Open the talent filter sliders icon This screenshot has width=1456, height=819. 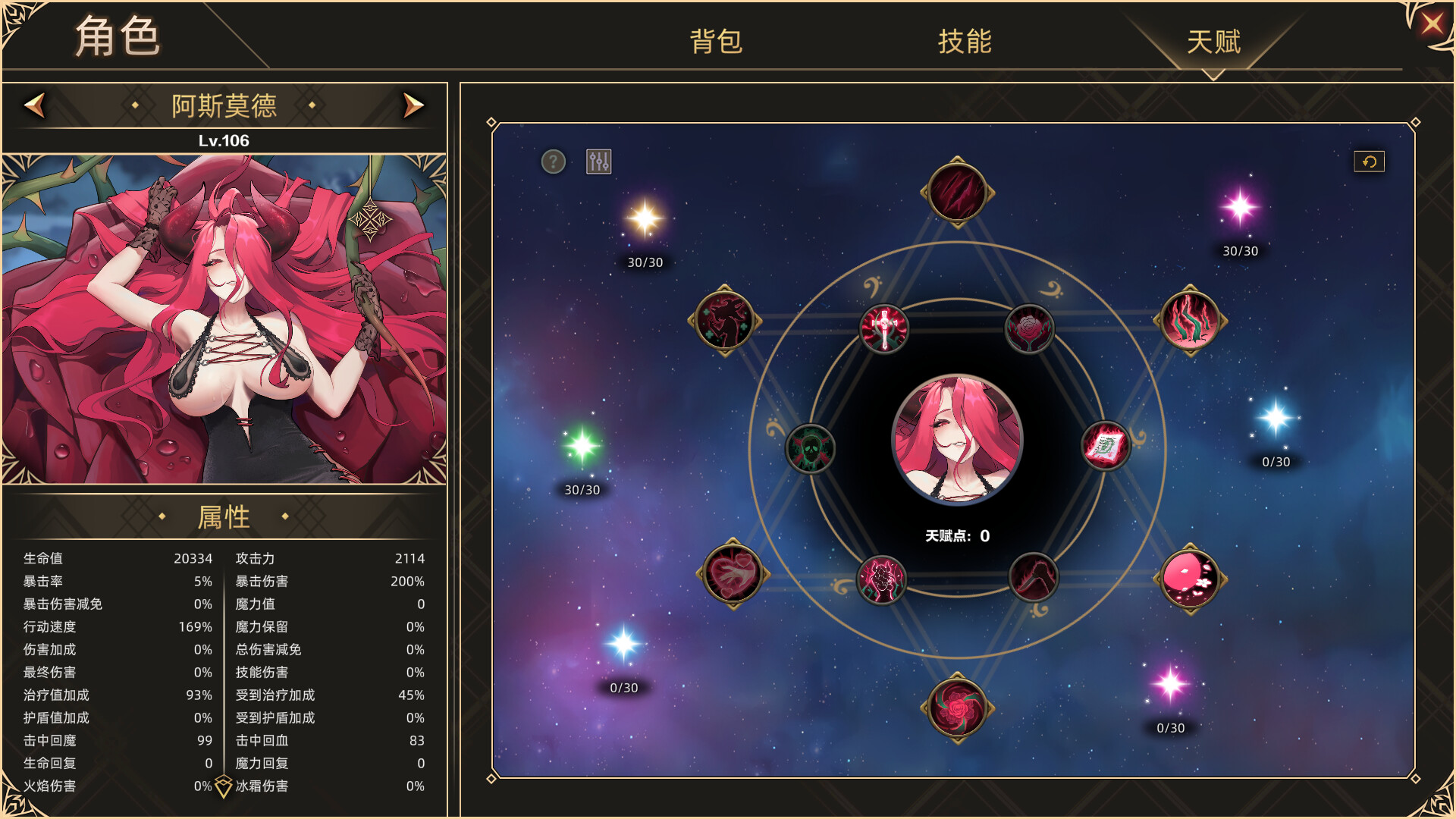(597, 161)
